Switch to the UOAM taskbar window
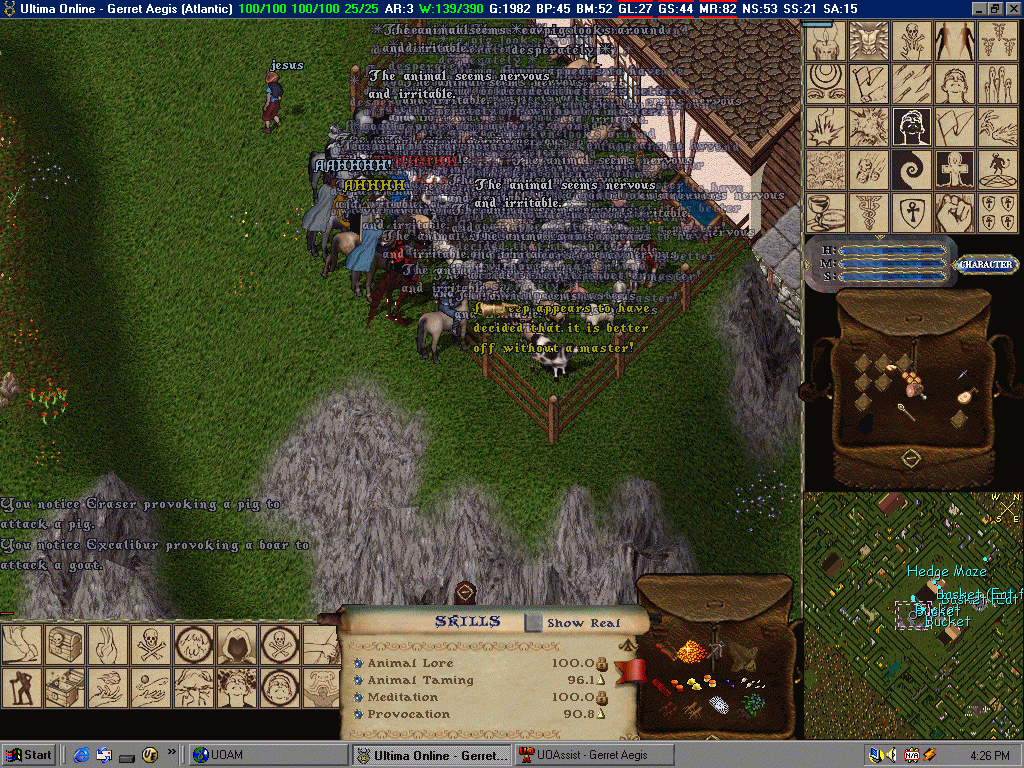 coord(268,755)
